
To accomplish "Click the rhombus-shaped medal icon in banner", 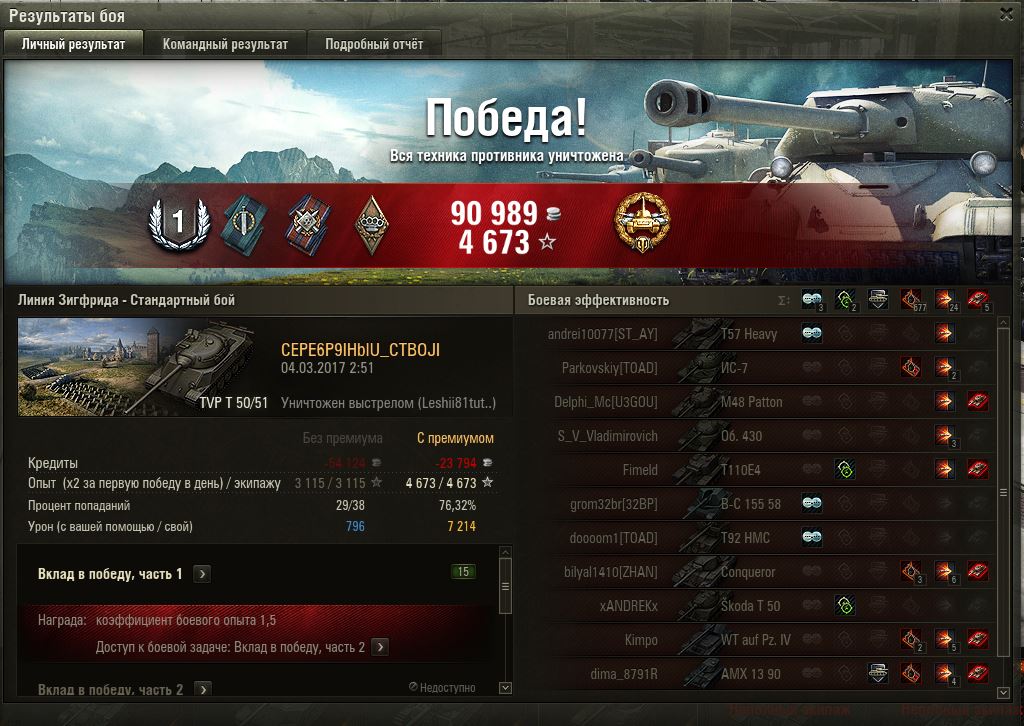I will (370, 223).
